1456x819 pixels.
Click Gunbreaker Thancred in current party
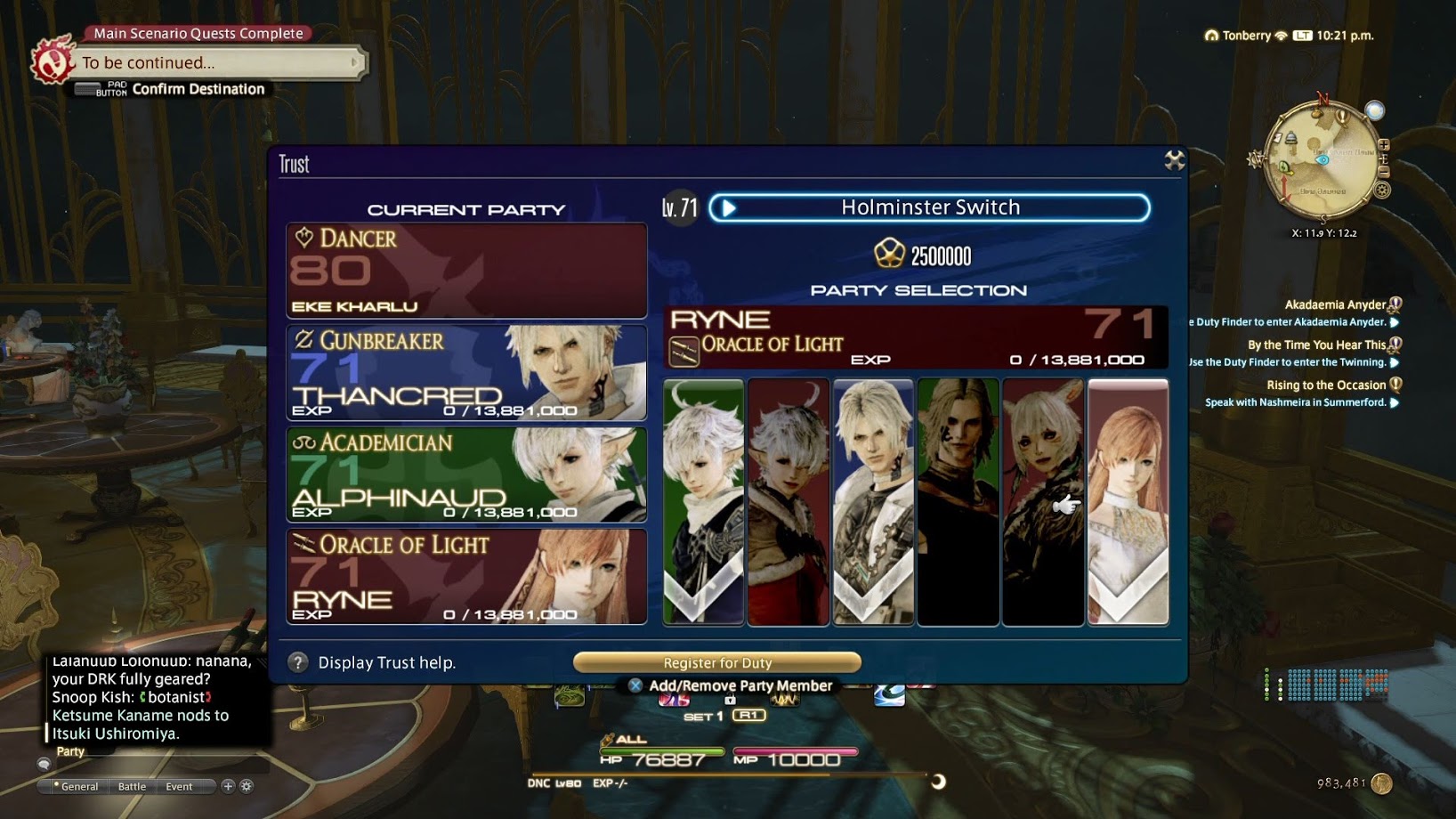point(466,372)
